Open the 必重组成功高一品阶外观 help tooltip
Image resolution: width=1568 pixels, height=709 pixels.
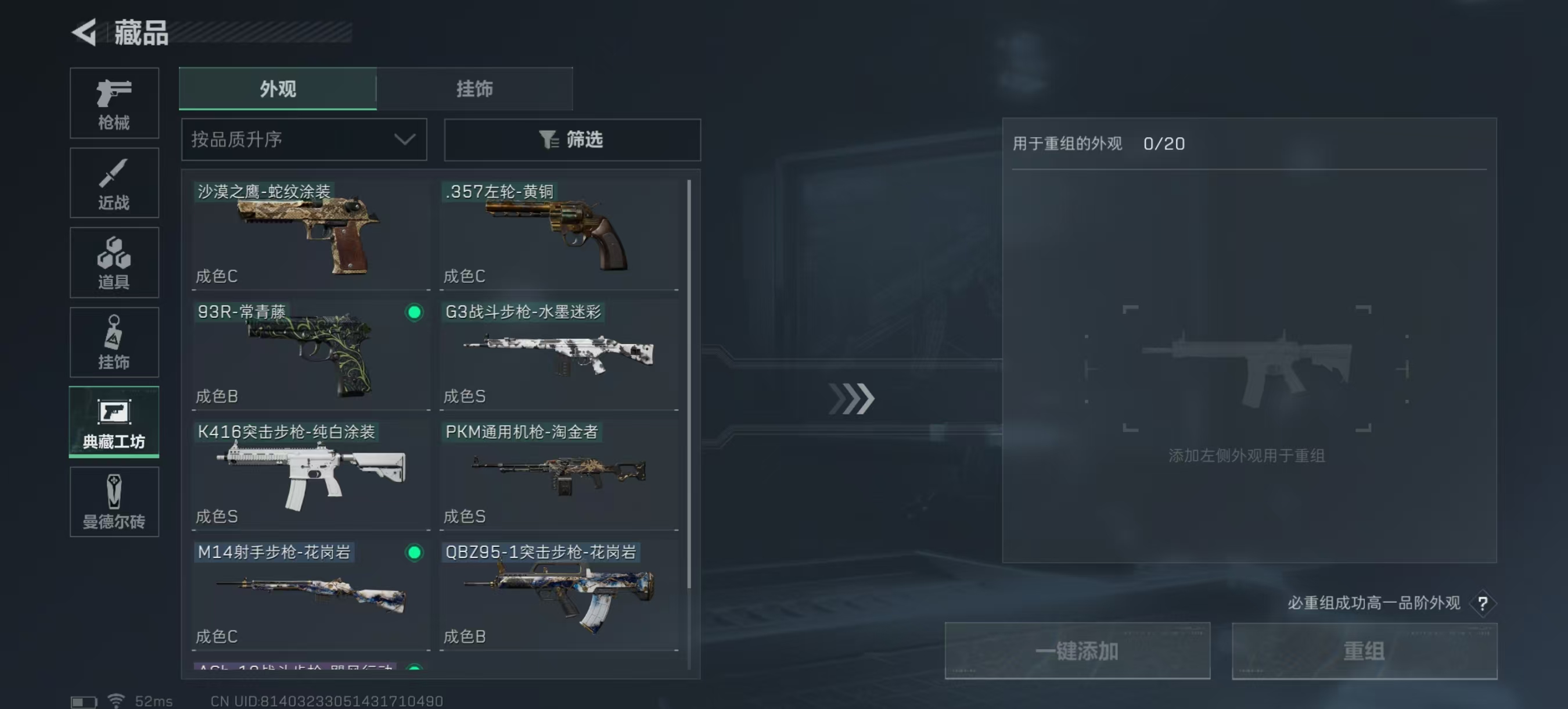pyautogui.click(x=1484, y=604)
